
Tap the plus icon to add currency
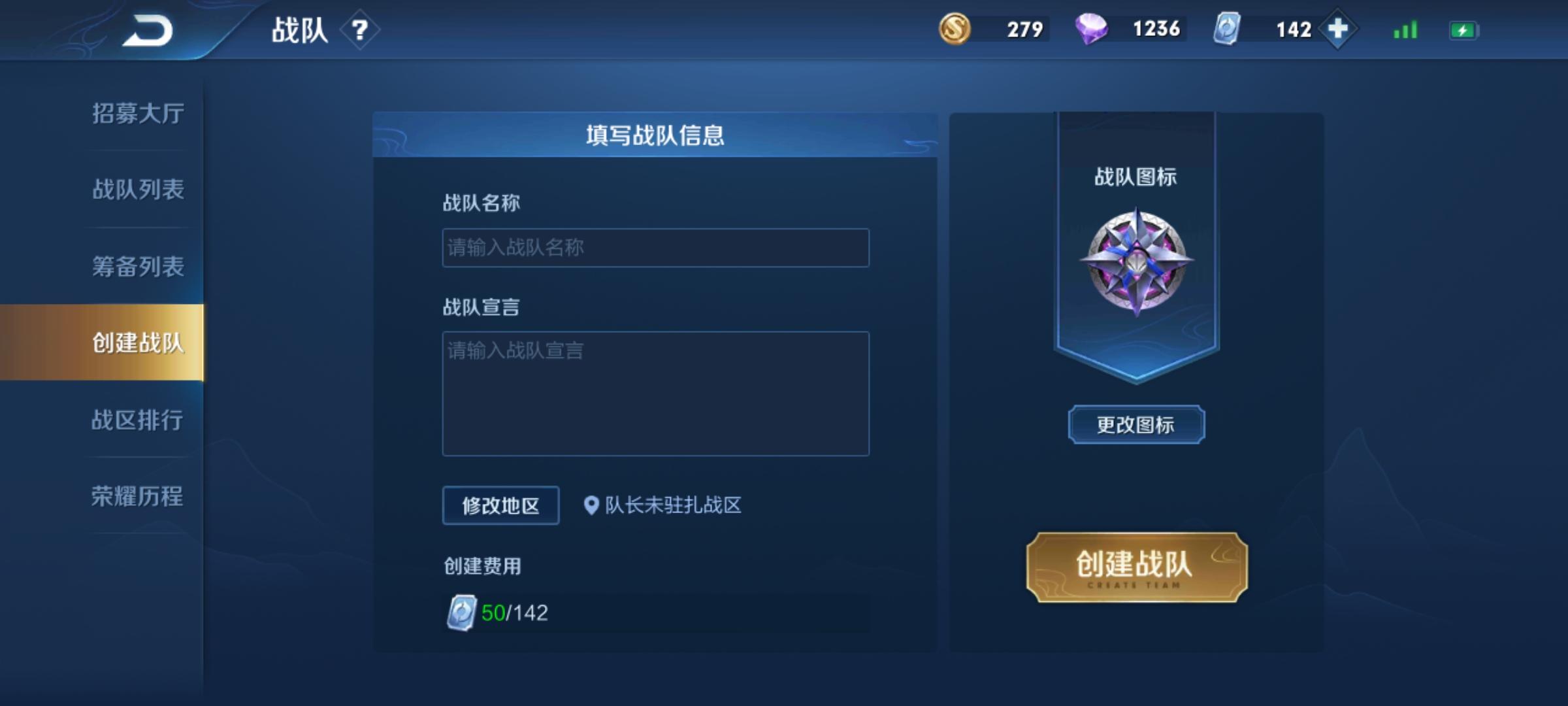[1337, 29]
